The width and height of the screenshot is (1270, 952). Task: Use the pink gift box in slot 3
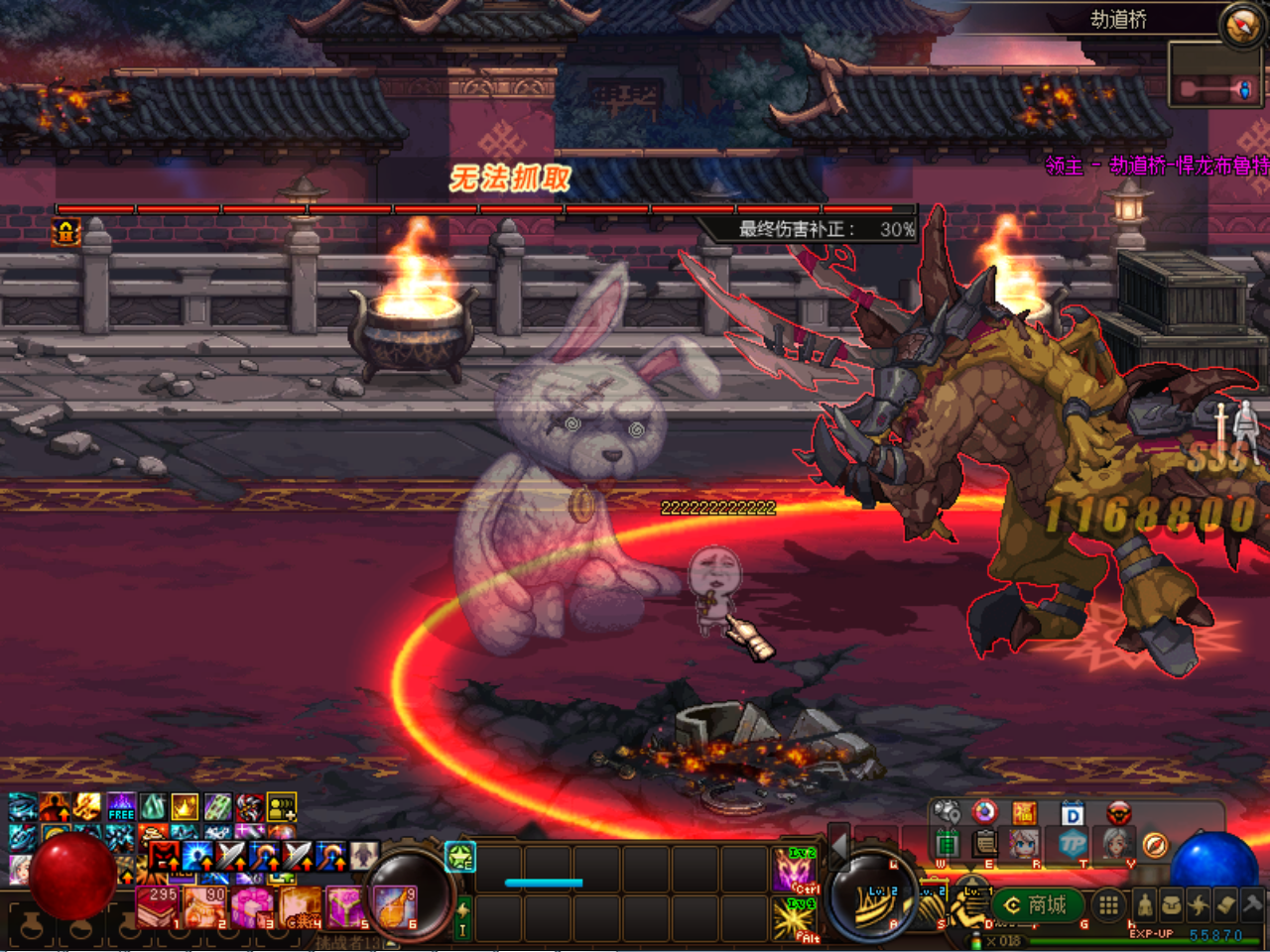[252, 907]
